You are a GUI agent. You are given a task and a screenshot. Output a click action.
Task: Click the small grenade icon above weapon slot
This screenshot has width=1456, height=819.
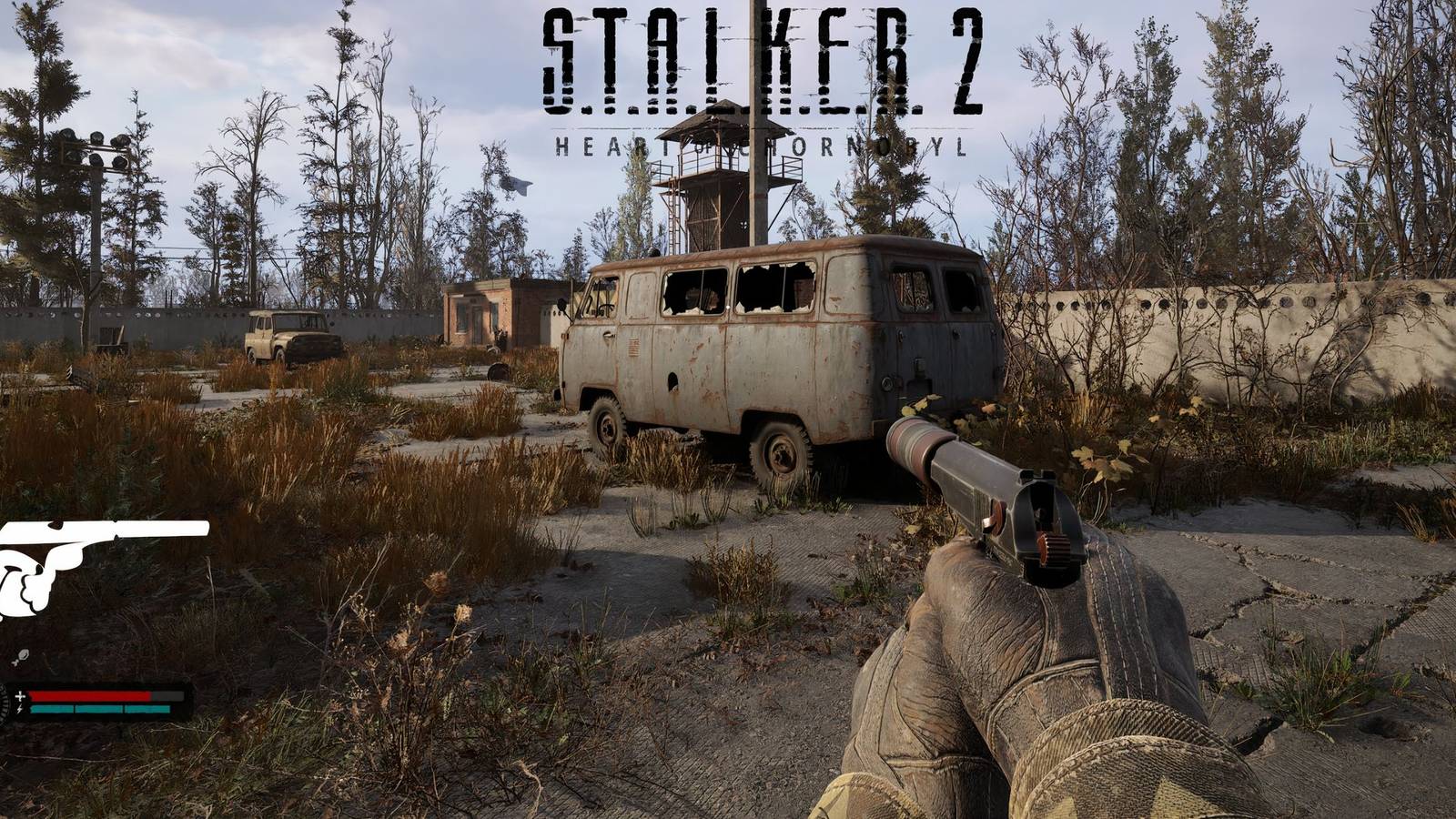tap(24, 655)
